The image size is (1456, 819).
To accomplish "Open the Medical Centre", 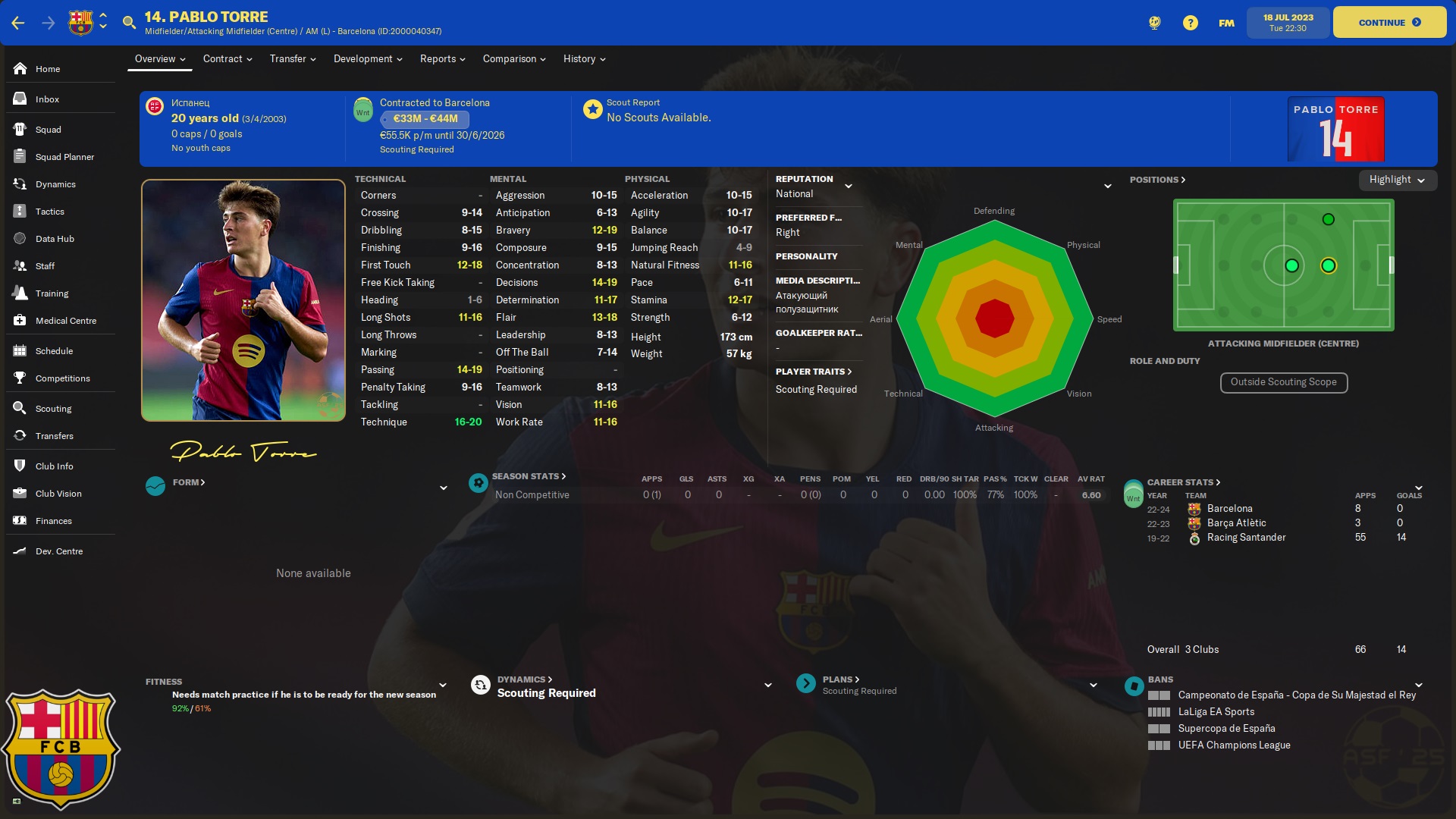I will pyautogui.click(x=64, y=320).
